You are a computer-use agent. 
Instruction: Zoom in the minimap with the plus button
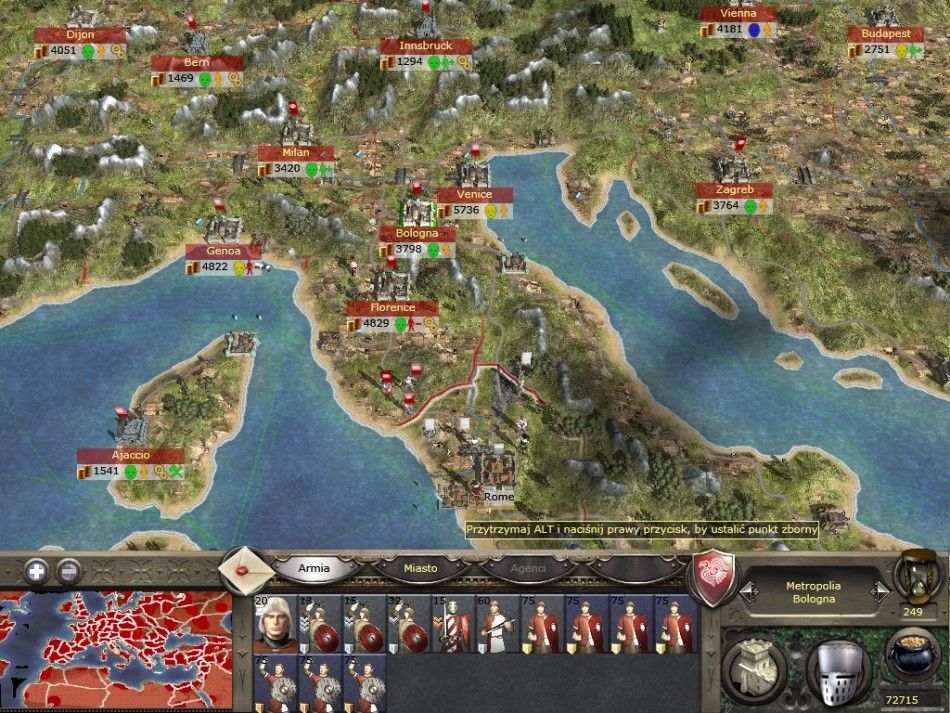(37, 572)
